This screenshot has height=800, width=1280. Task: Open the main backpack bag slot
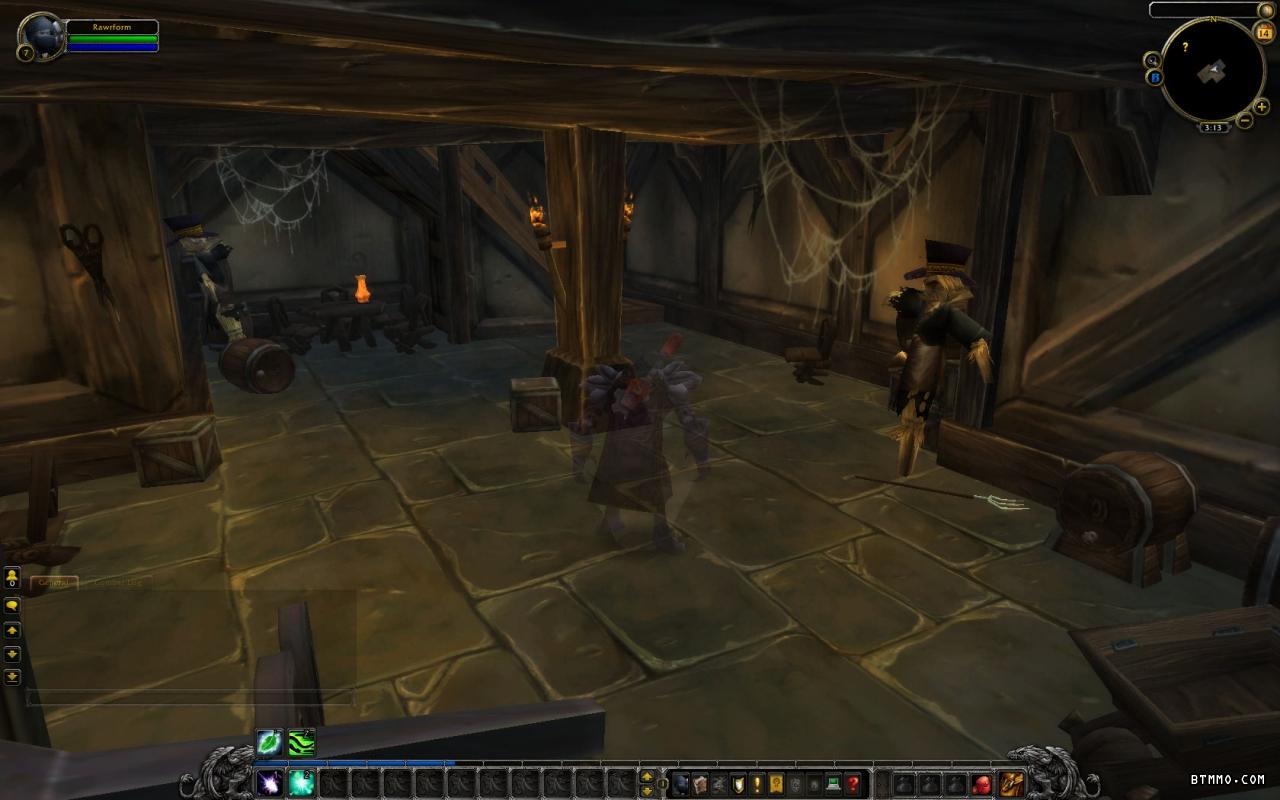[x=1011, y=784]
